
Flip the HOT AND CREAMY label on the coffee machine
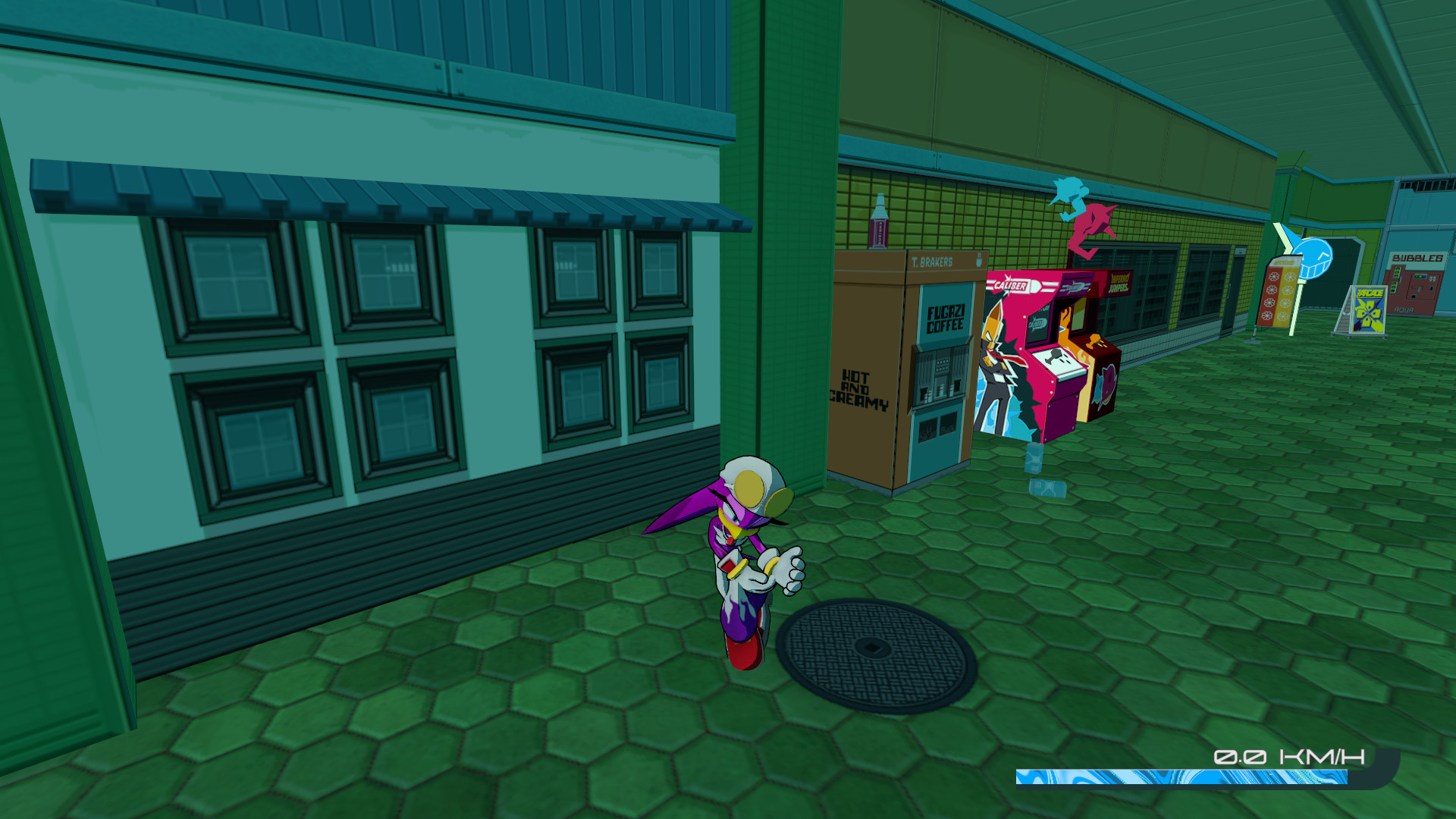pos(858,389)
